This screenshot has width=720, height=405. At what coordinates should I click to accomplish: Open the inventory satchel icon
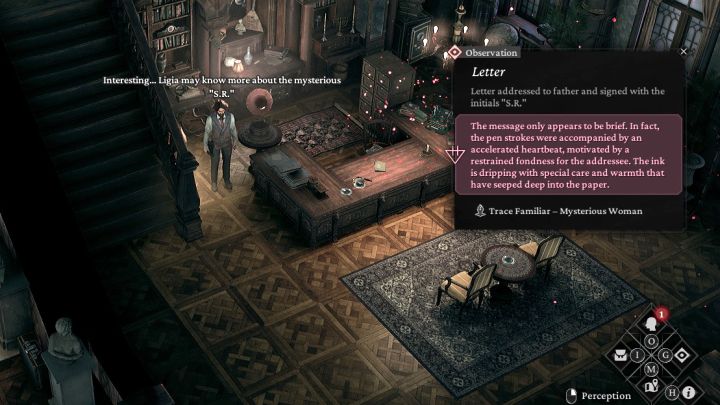[622, 355]
